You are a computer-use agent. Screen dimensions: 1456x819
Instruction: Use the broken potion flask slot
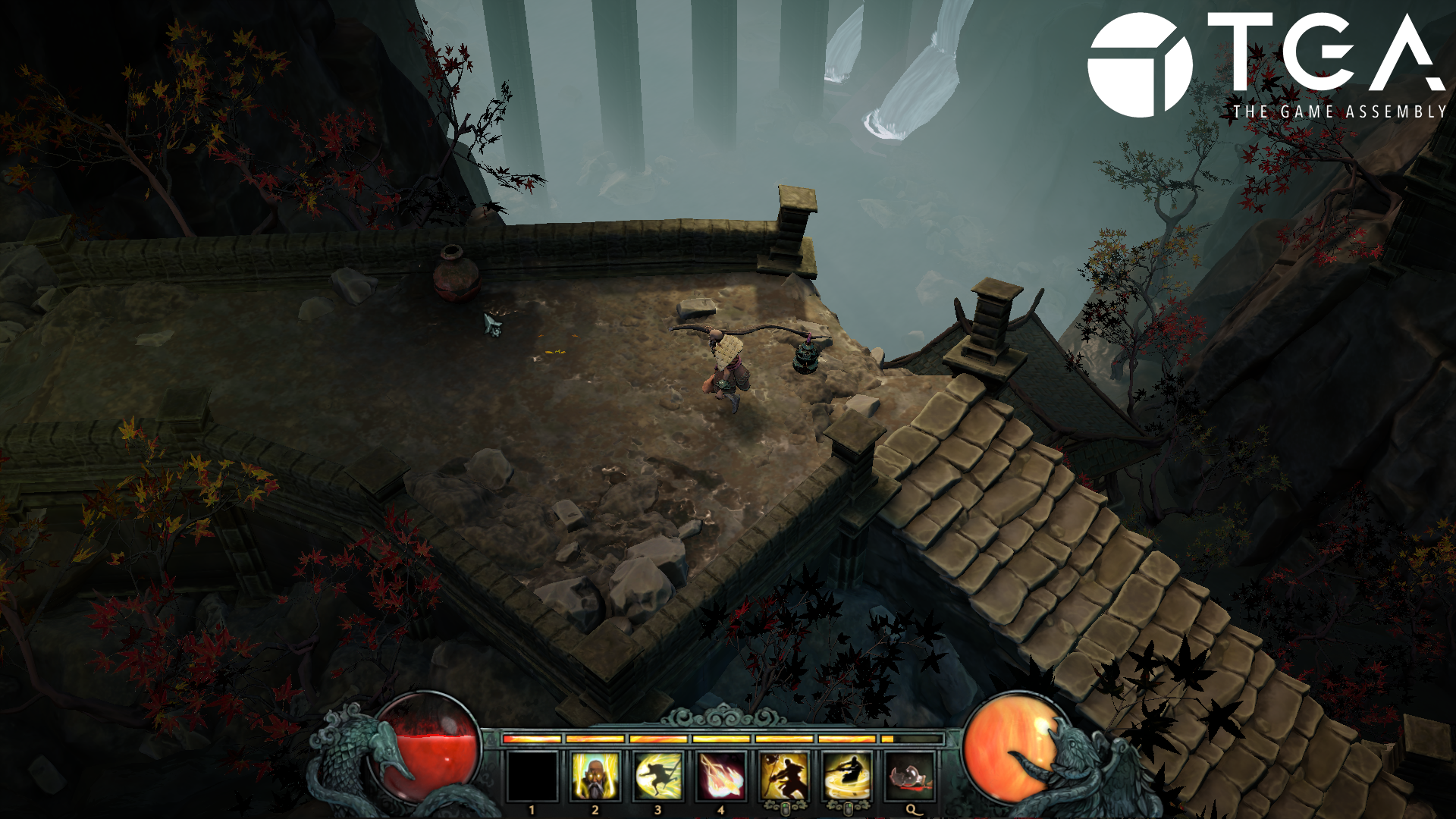(x=910, y=777)
